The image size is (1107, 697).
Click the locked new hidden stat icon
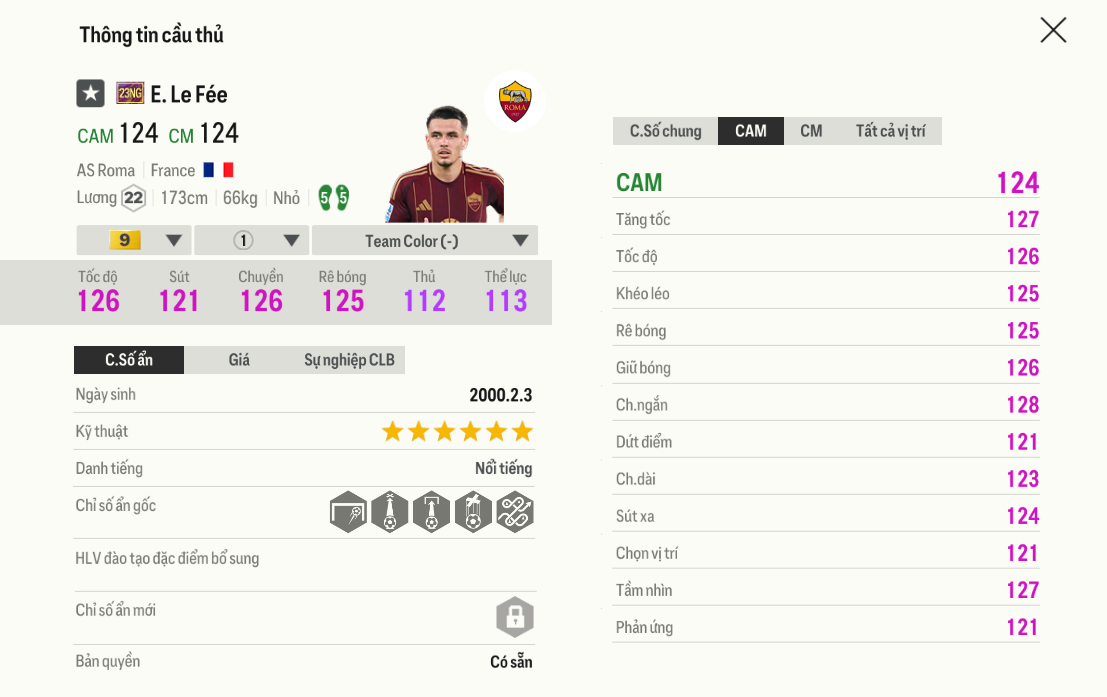pyautogui.click(x=515, y=617)
